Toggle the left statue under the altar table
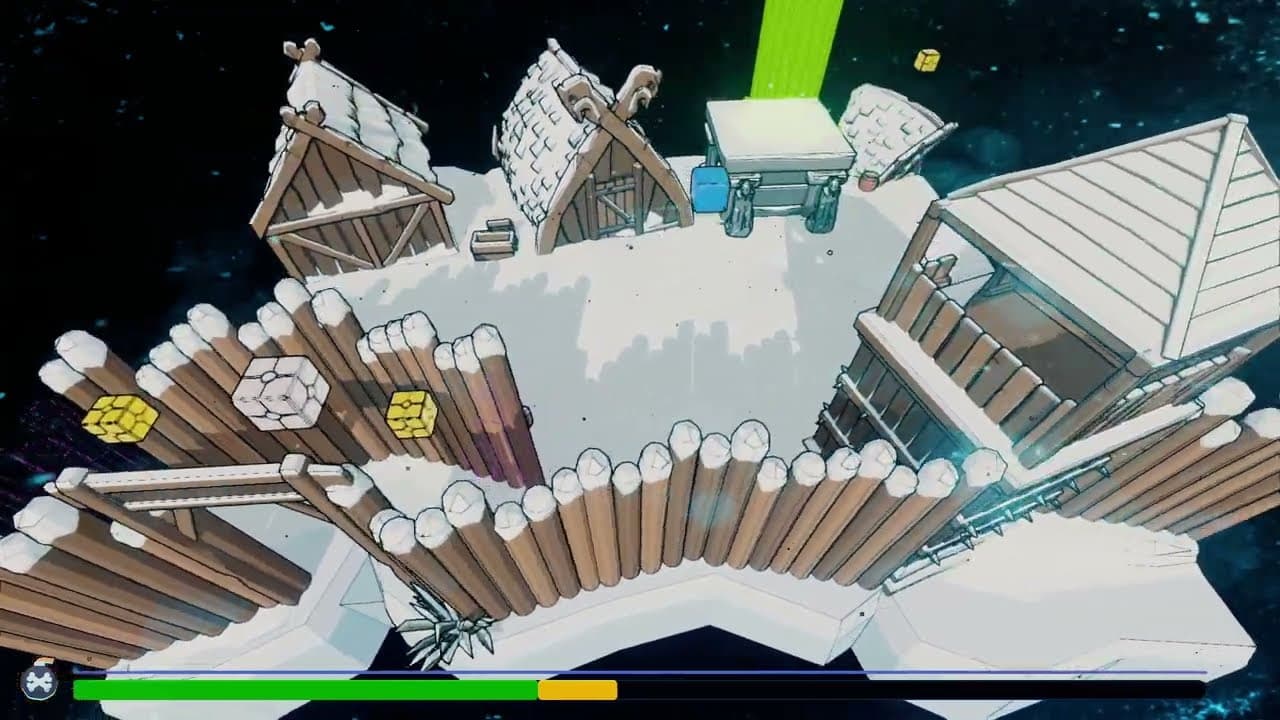The image size is (1280, 720). 740,207
